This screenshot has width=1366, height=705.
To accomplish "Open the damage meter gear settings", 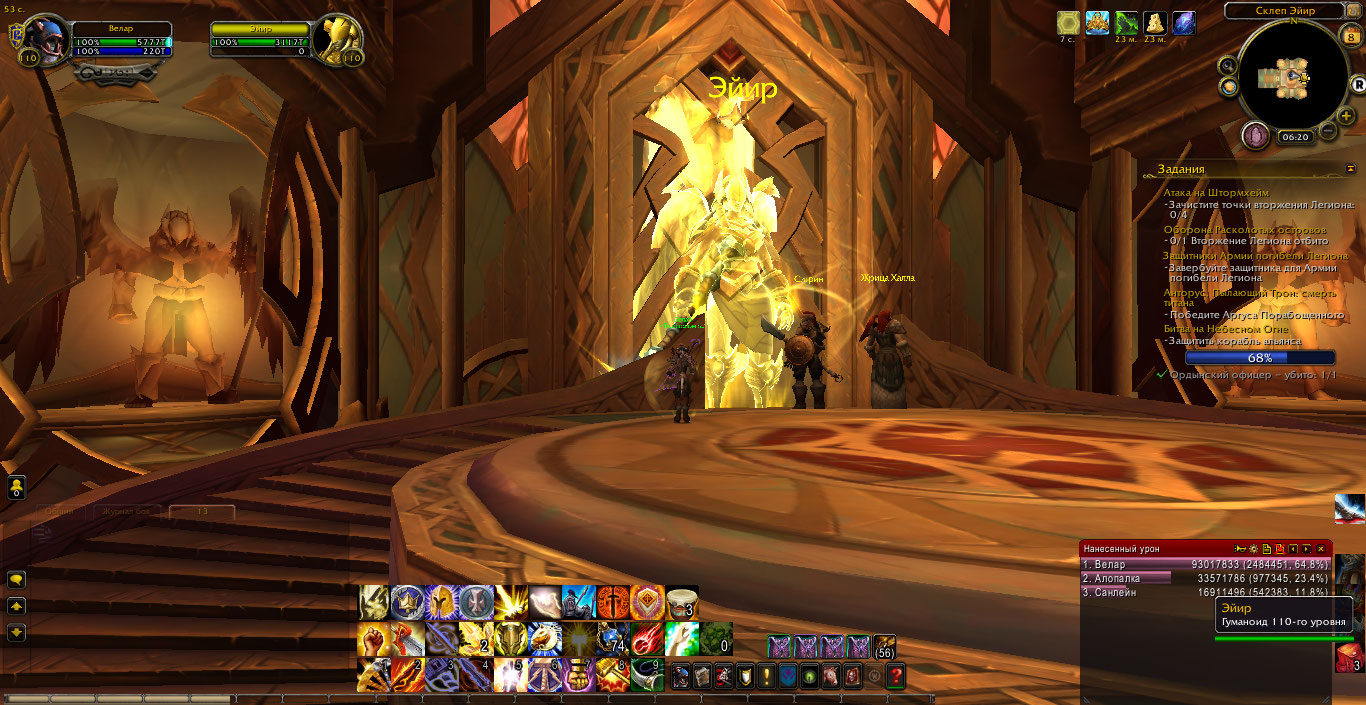I will coord(1253,549).
